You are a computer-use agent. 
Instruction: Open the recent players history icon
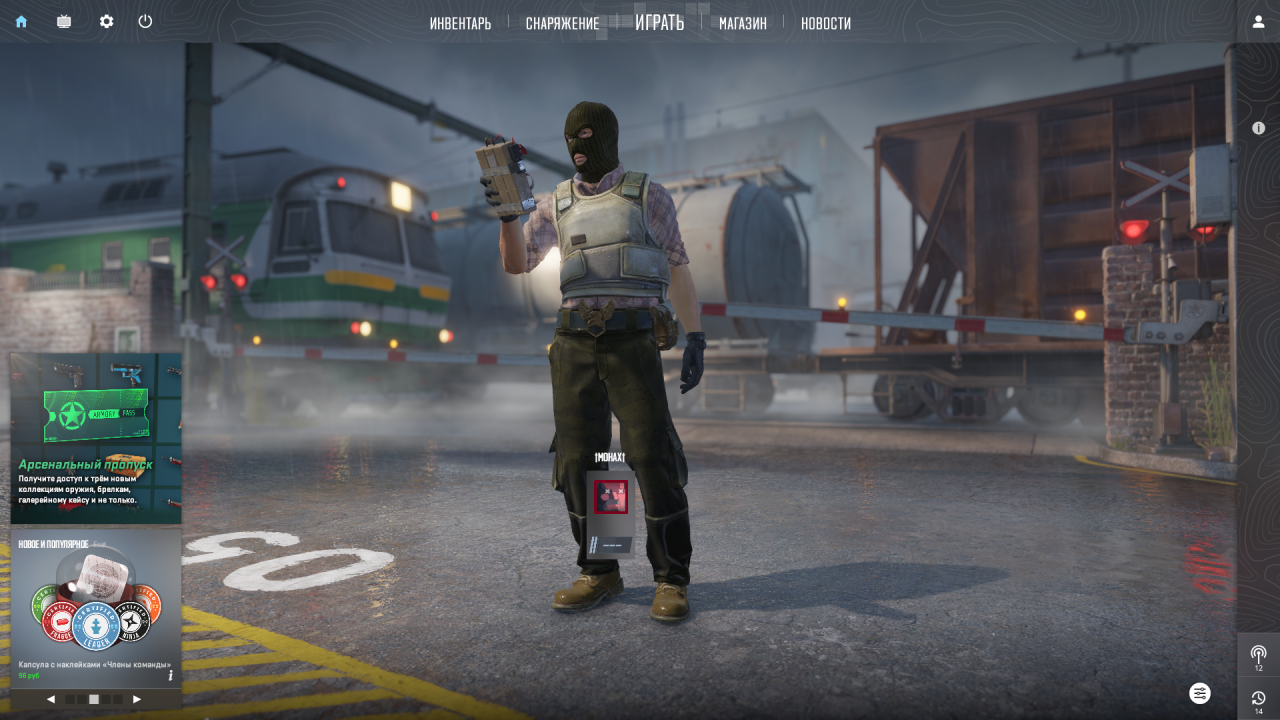[x=1258, y=699]
